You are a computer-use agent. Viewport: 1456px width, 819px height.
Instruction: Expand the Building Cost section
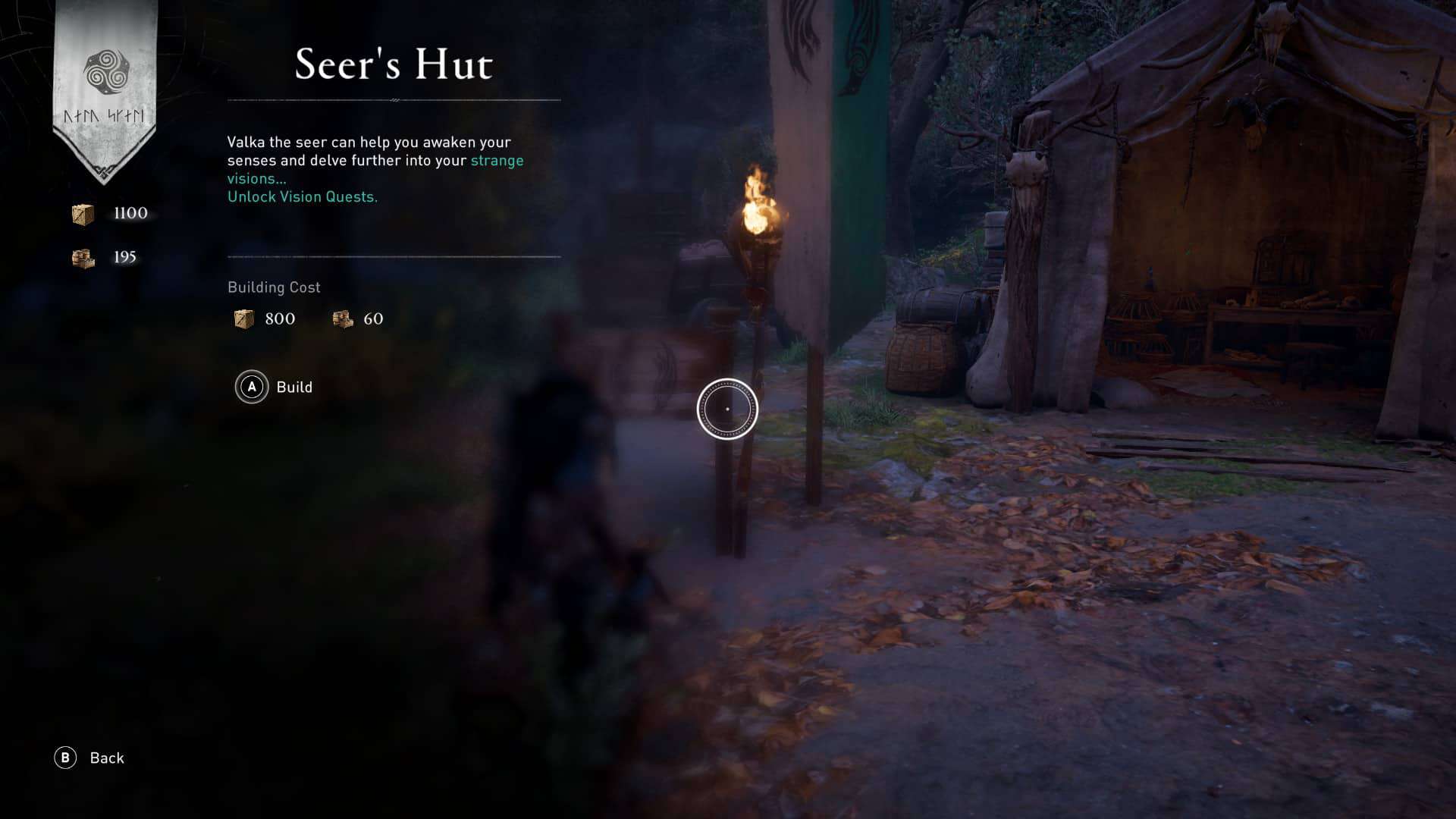(x=274, y=287)
